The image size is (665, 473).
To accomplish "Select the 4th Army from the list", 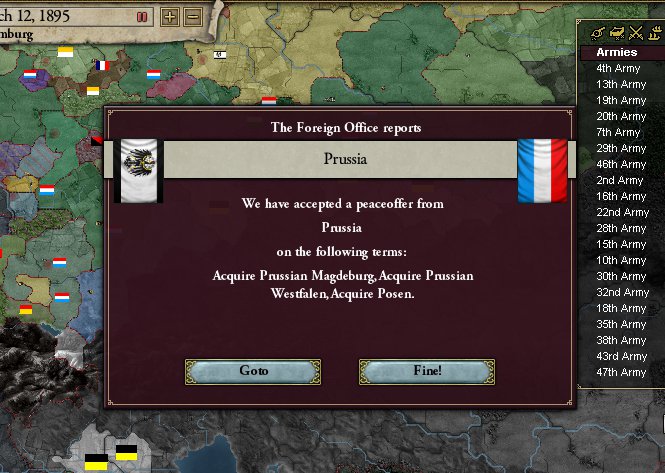I will click(618, 68).
